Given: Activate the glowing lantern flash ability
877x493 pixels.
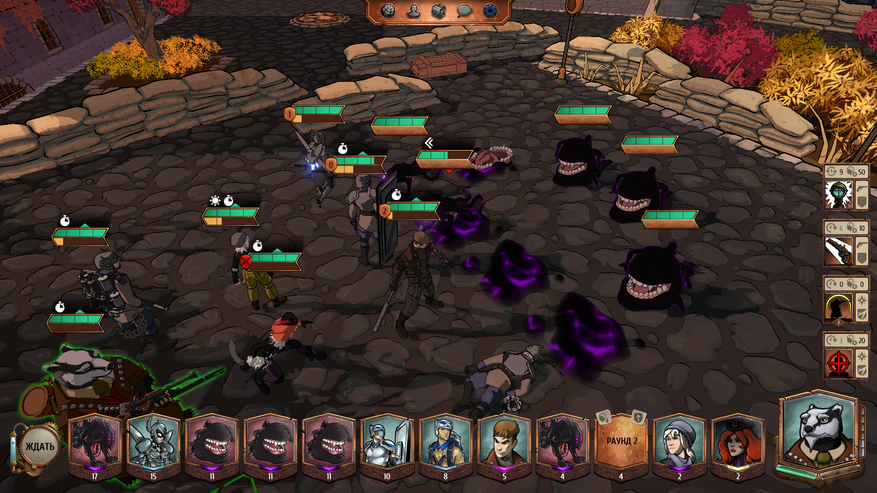Looking at the screenshot, I should [x=838, y=193].
